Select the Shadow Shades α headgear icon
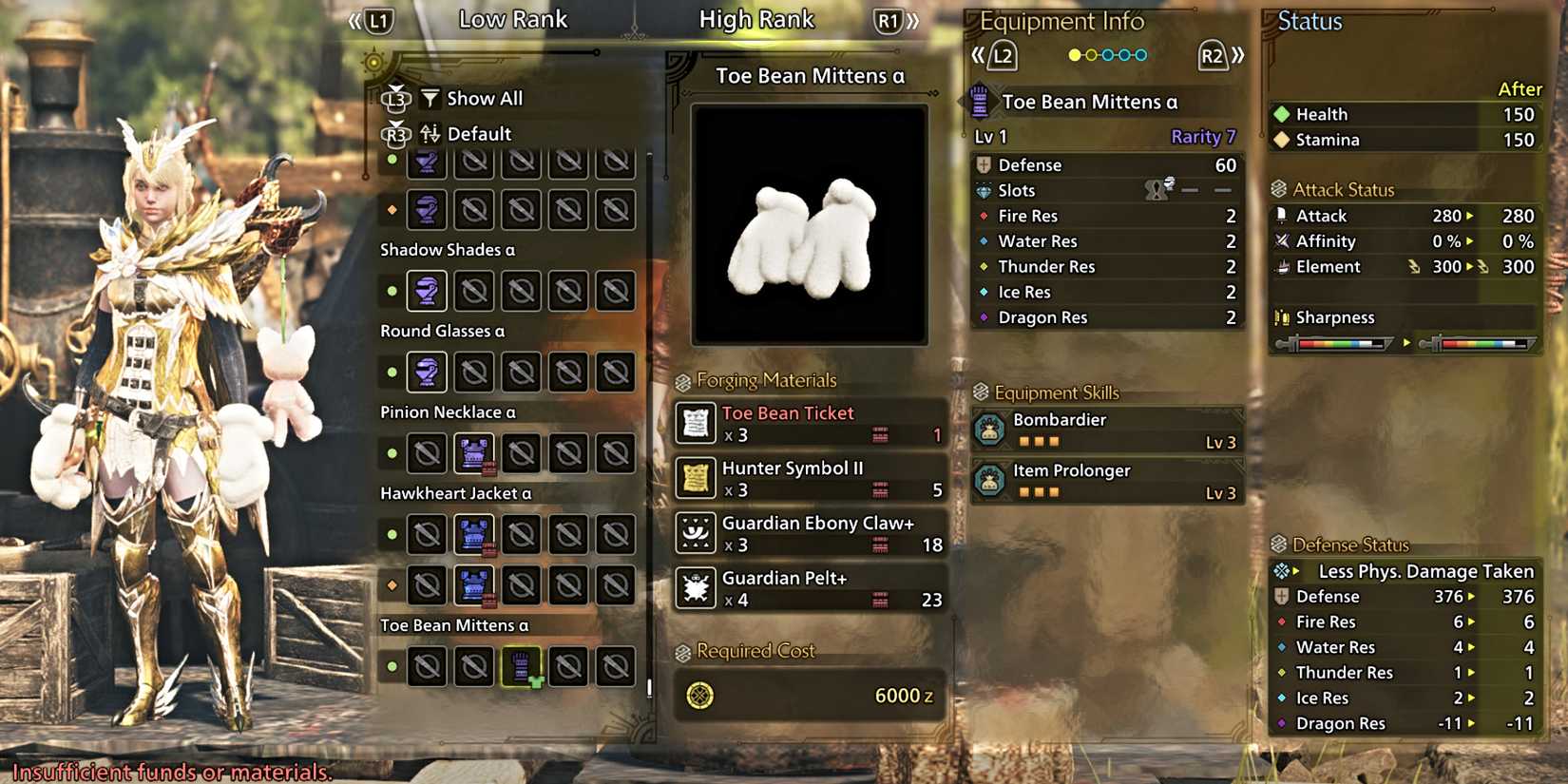 (427, 291)
